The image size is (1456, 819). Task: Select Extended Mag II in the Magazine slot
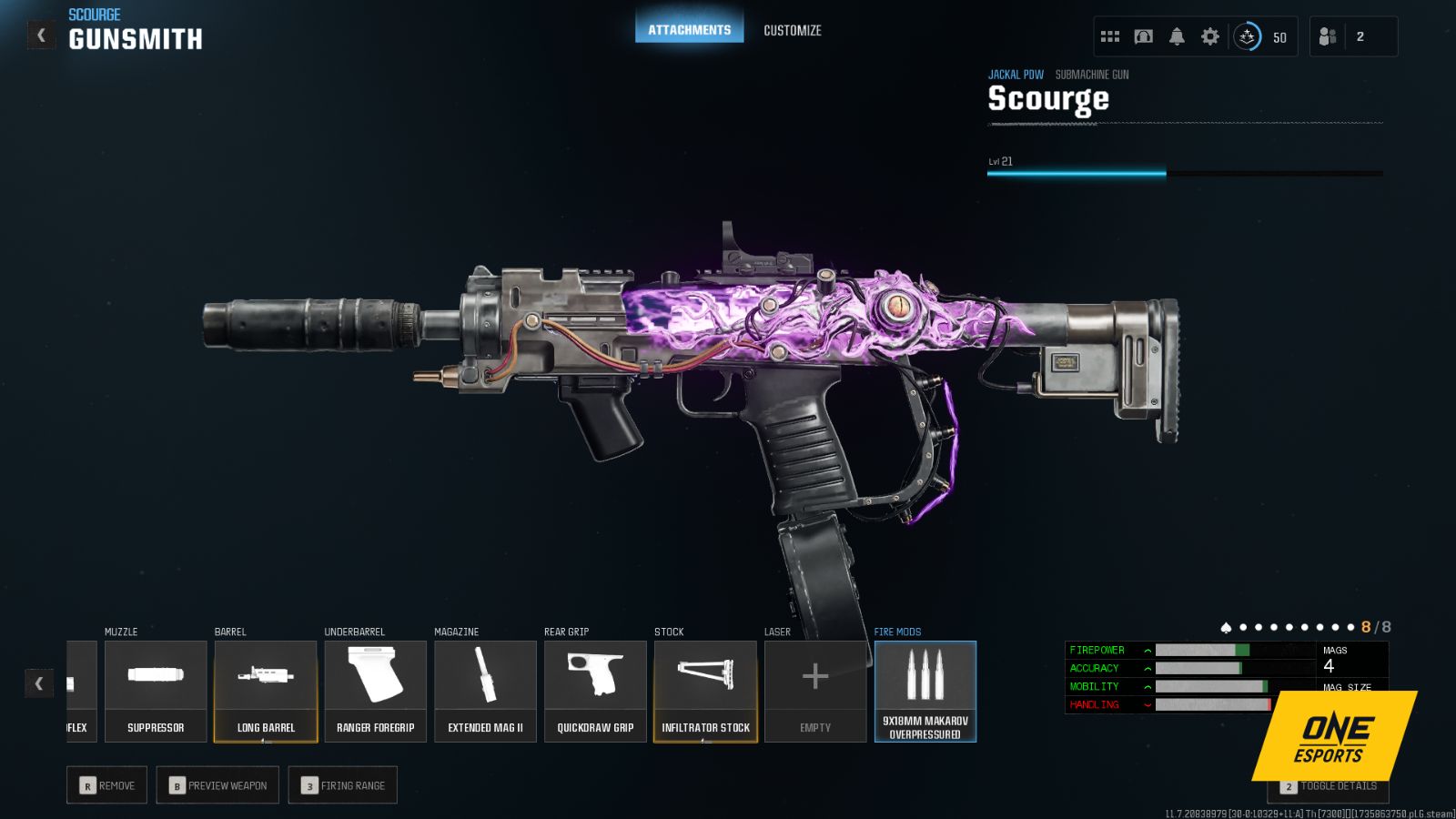[485, 687]
